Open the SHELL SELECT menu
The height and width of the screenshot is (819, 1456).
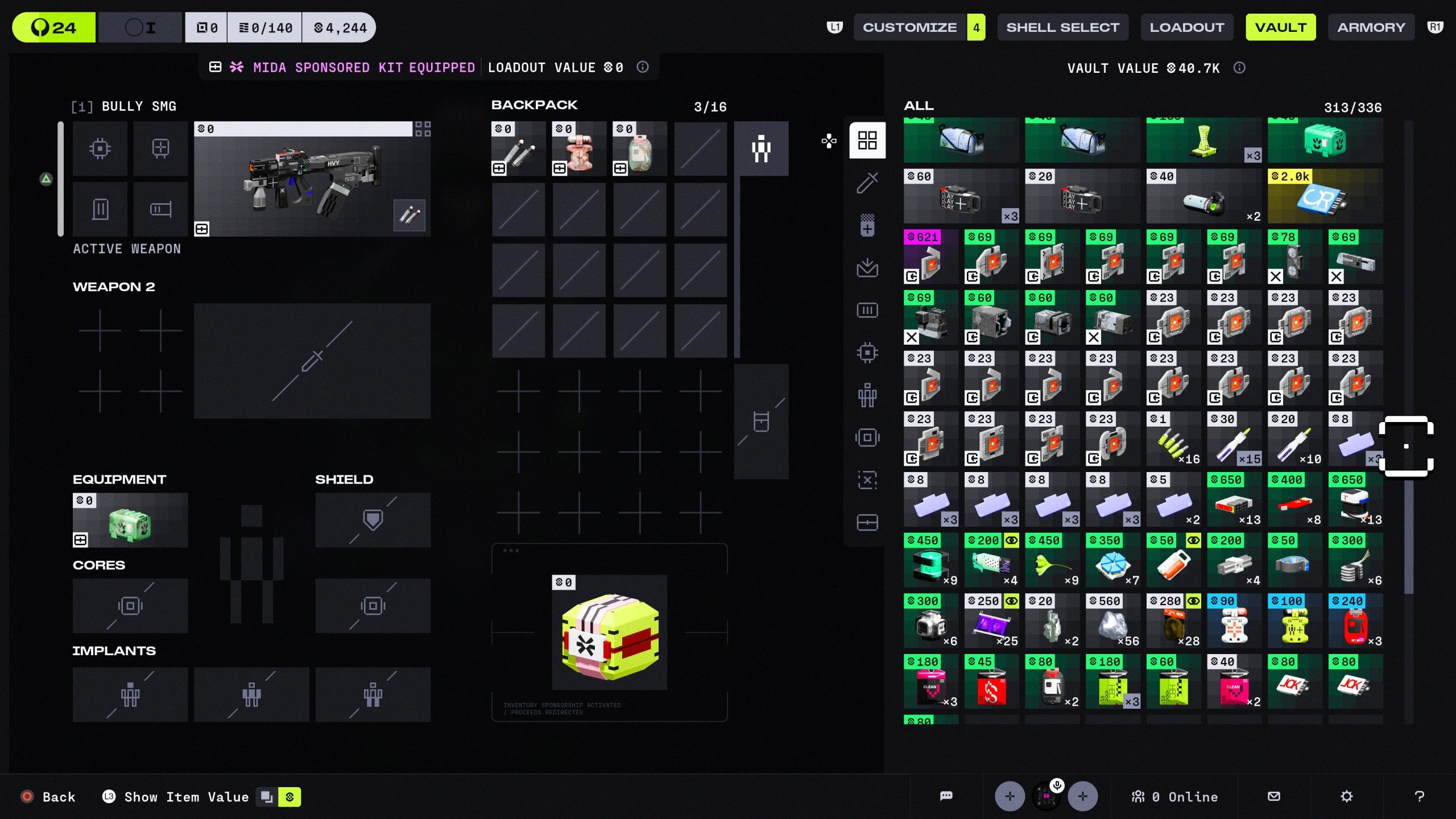point(1062,27)
